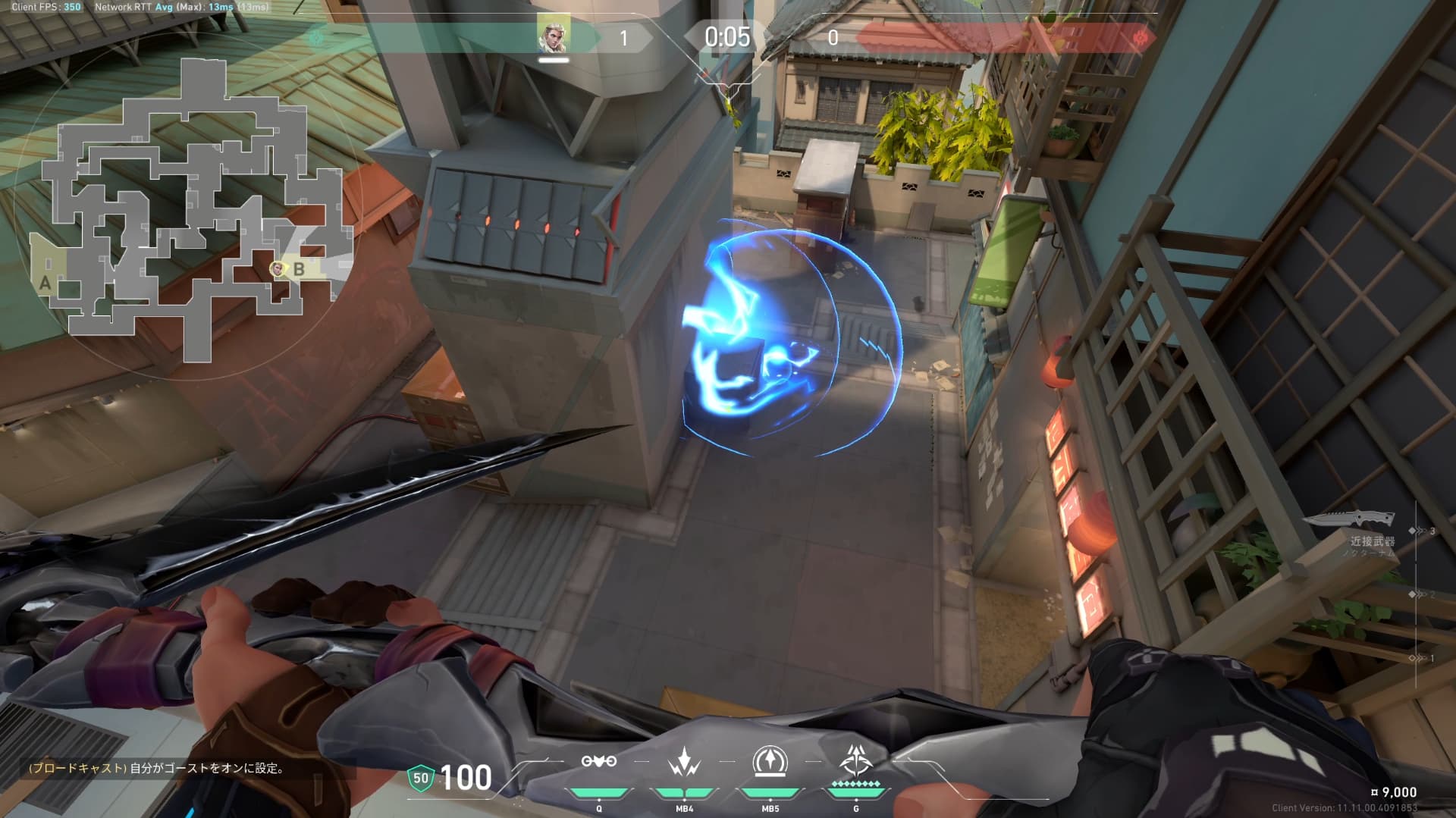Viewport: 1456px width, 818px height.
Task: Activate the MB5 dome-shaped ability icon
Action: 770,761
